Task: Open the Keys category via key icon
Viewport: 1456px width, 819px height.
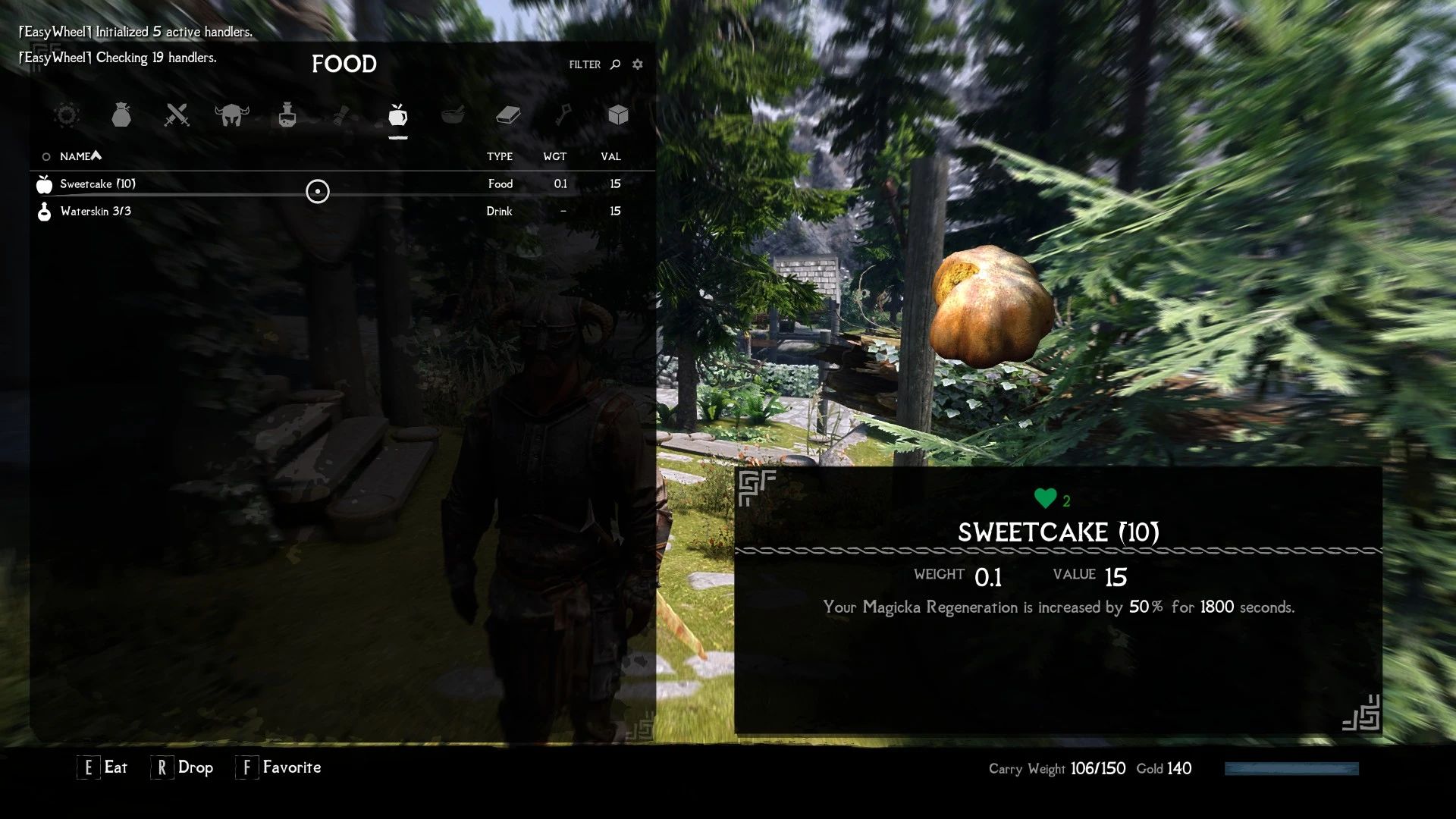Action: click(564, 115)
